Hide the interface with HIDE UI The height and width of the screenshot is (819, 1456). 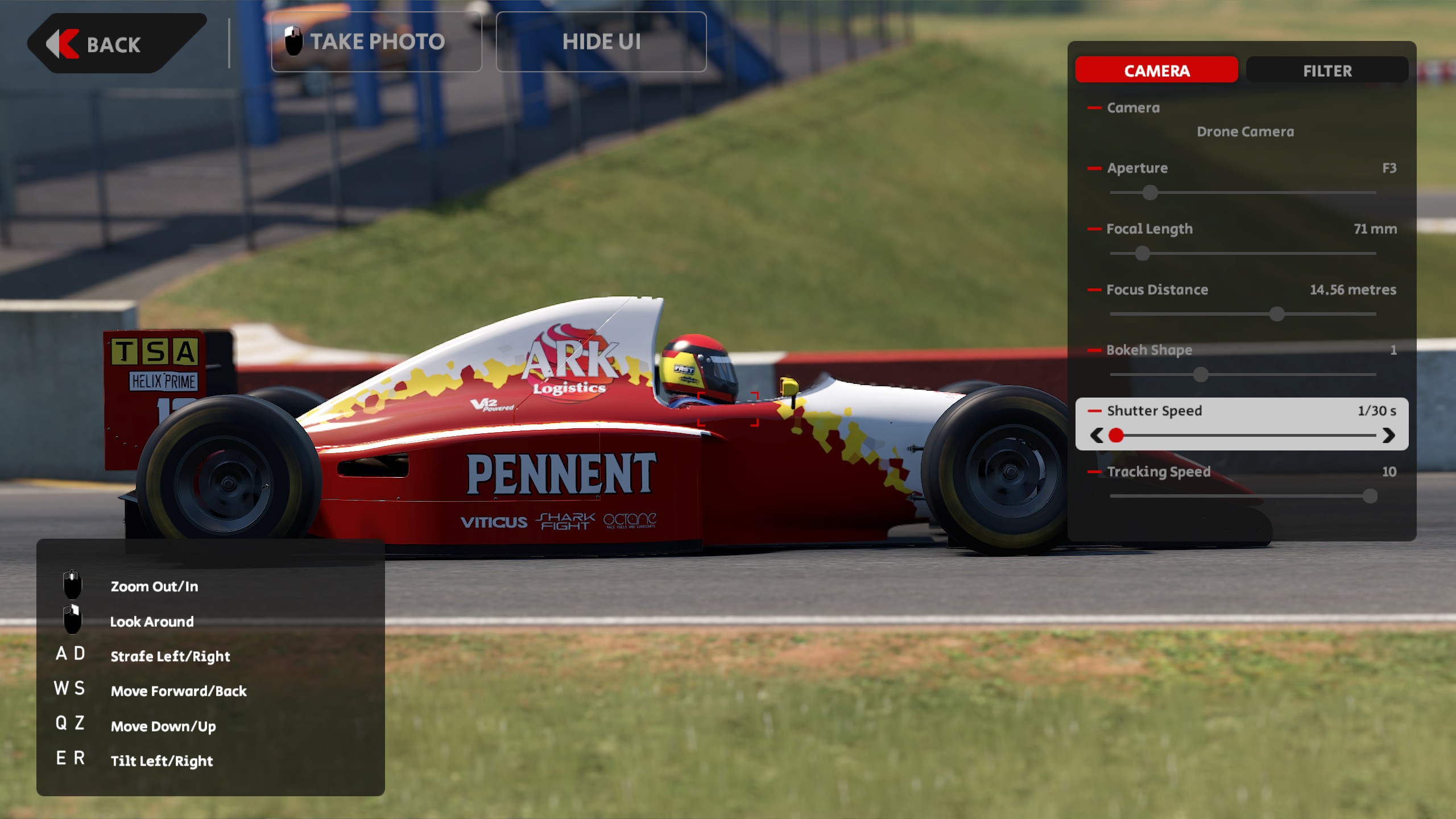601,42
